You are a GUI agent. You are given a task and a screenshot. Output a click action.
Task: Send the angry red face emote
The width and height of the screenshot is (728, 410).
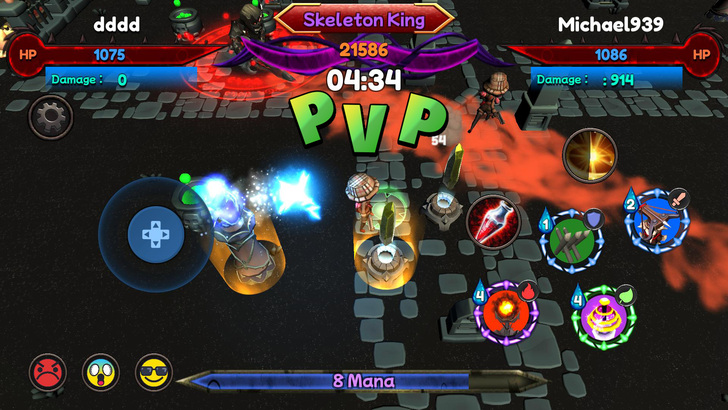(x=47, y=372)
